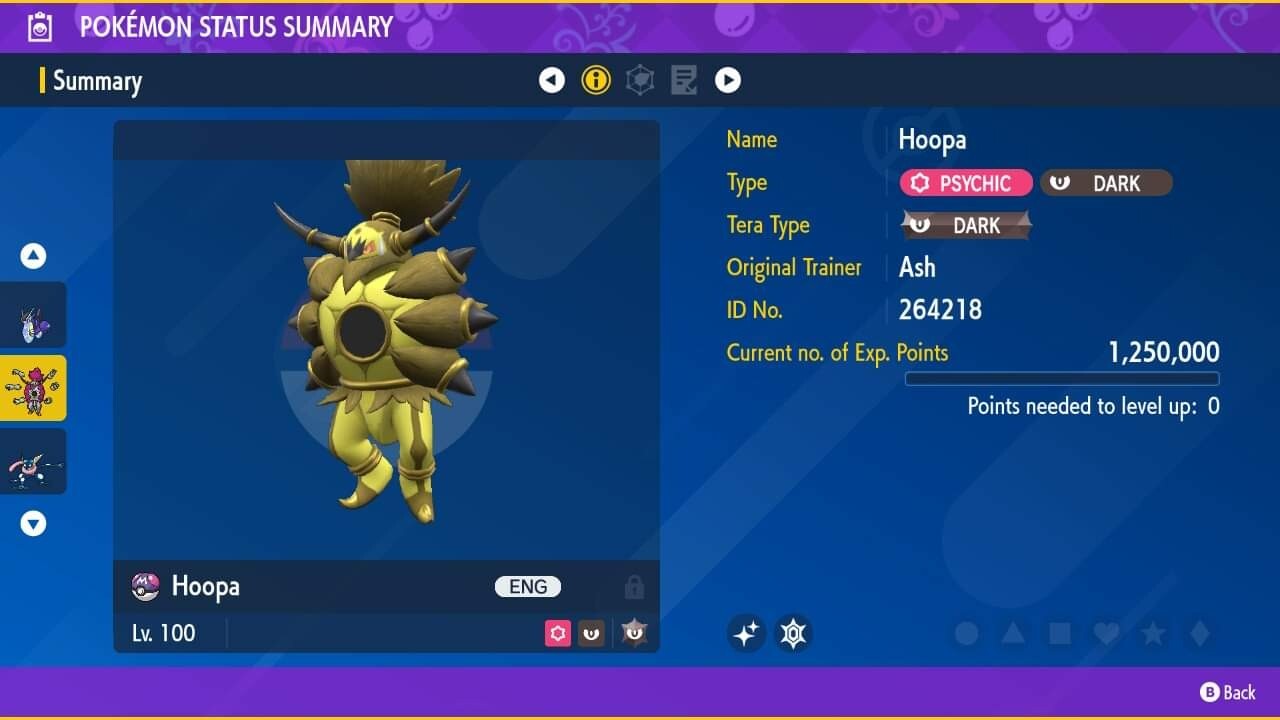Image resolution: width=1280 pixels, height=720 pixels.
Task: Switch to the Summary tab
Action: [x=97, y=81]
